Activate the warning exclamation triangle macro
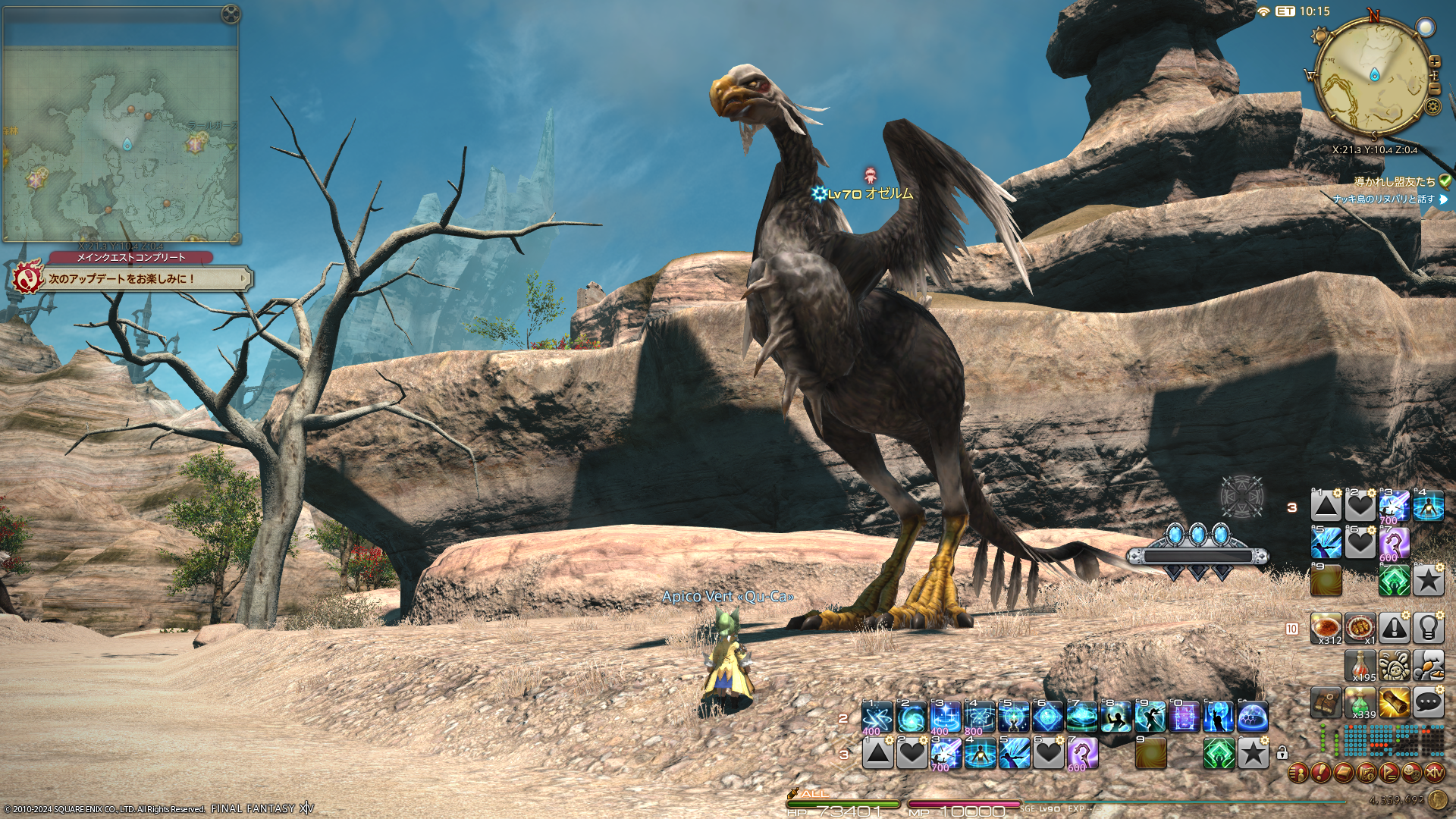This screenshot has height=819, width=1456. tap(1395, 628)
